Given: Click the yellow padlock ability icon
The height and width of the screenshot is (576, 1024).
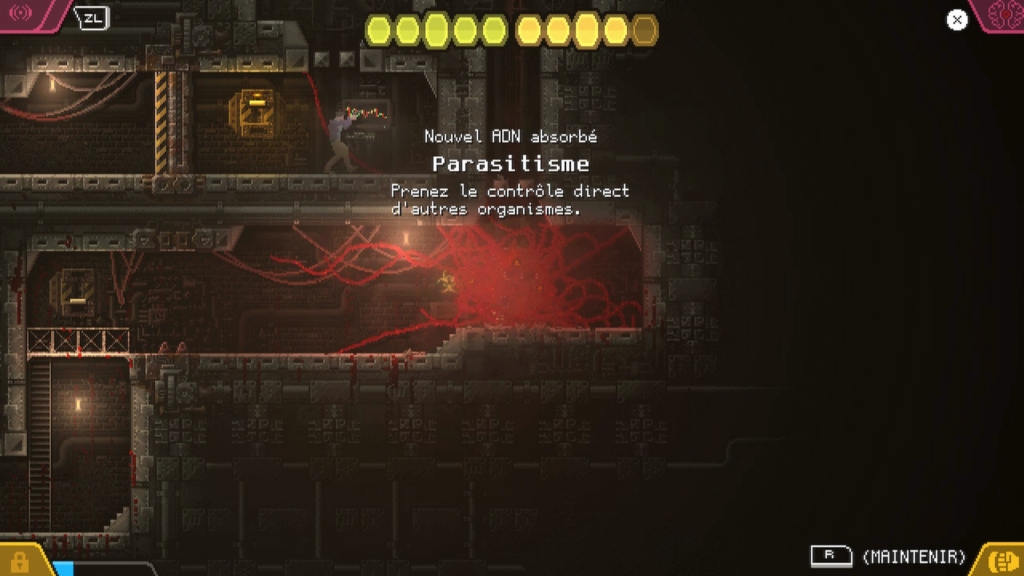Looking at the screenshot, I should coord(20,561).
